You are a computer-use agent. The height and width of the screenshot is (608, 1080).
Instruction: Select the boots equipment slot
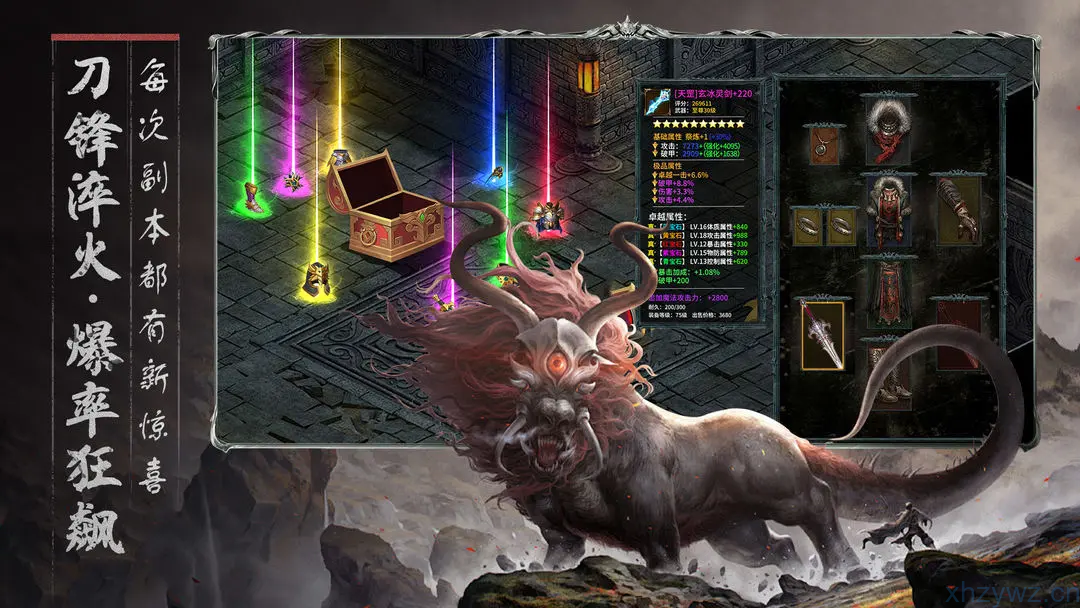point(884,372)
